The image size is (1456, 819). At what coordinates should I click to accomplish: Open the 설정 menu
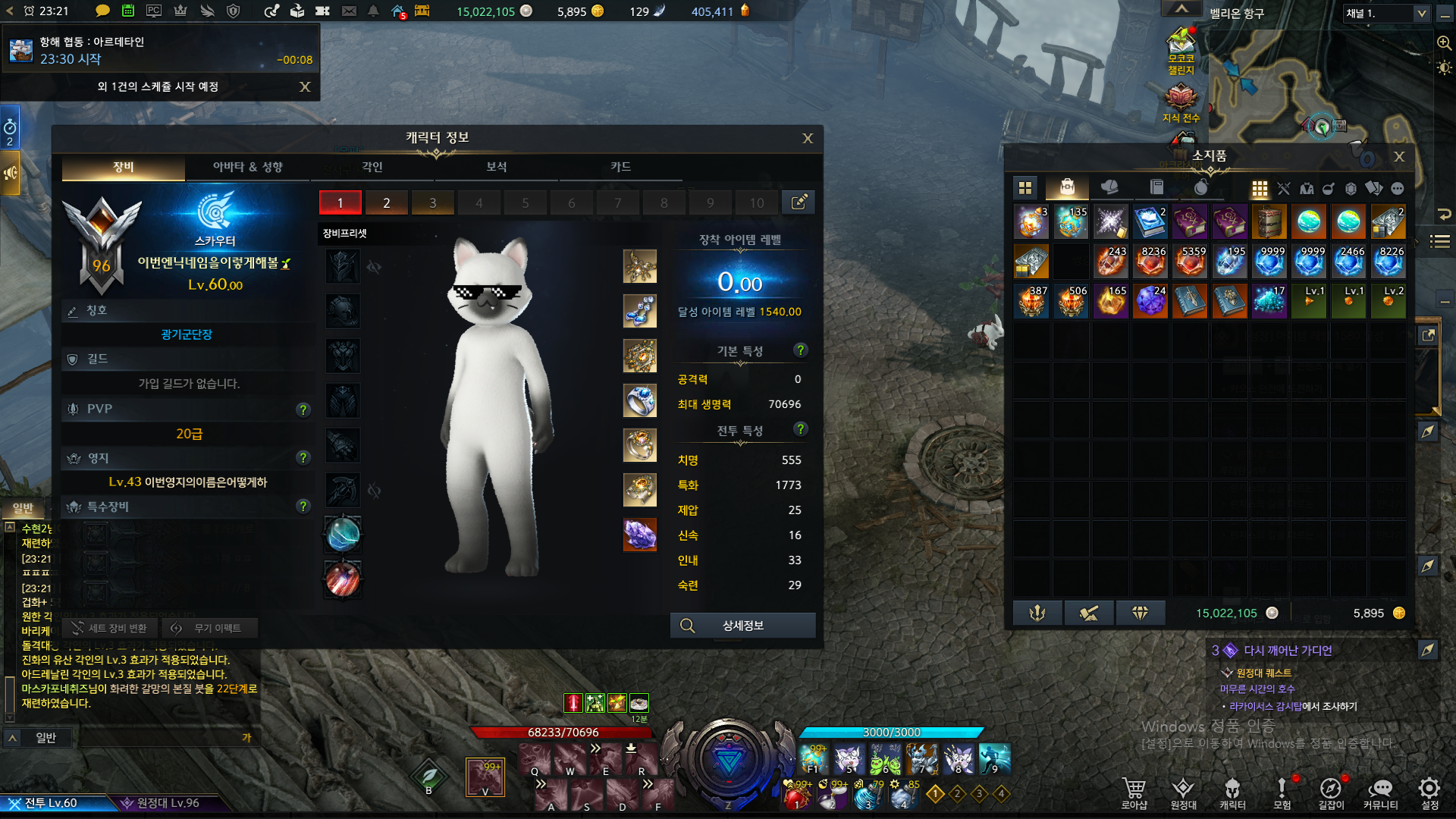coord(1429,792)
